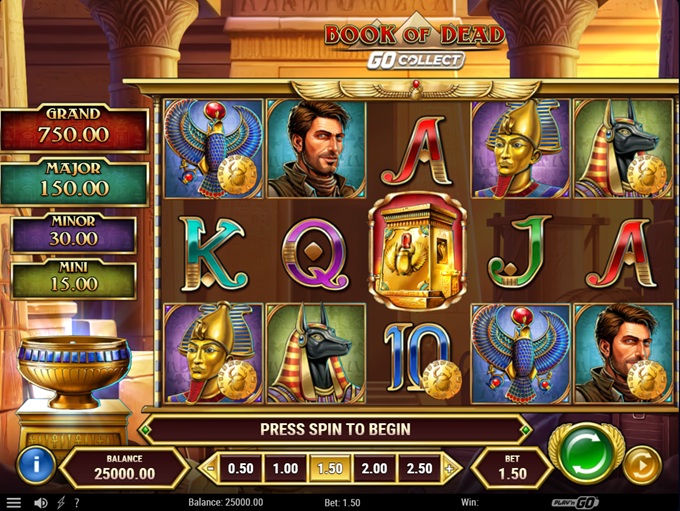Open the paytable info button
Viewport: 680px width, 511px height.
click(x=36, y=464)
